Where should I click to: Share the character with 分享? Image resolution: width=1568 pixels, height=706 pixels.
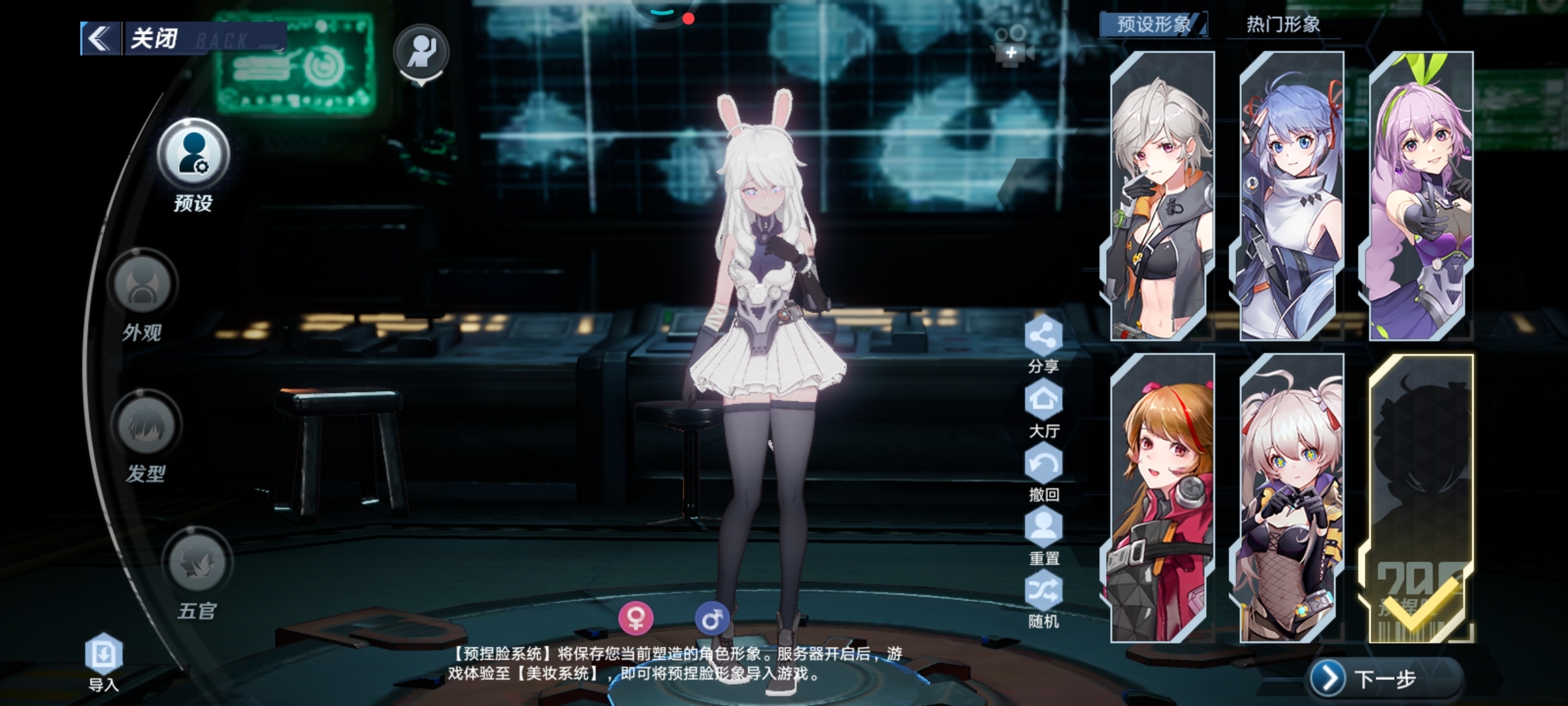pyautogui.click(x=1043, y=337)
